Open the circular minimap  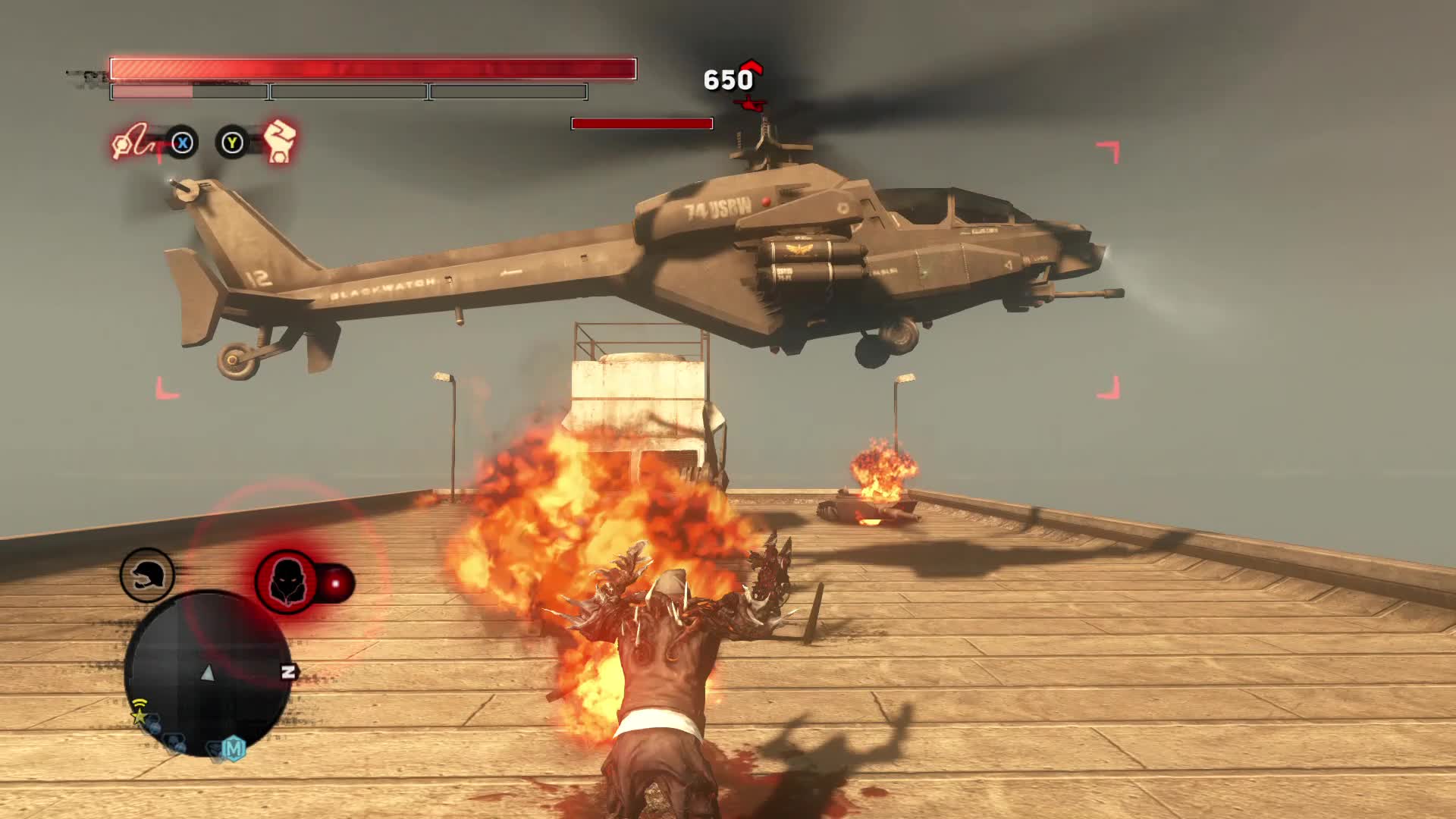click(x=207, y=672)
